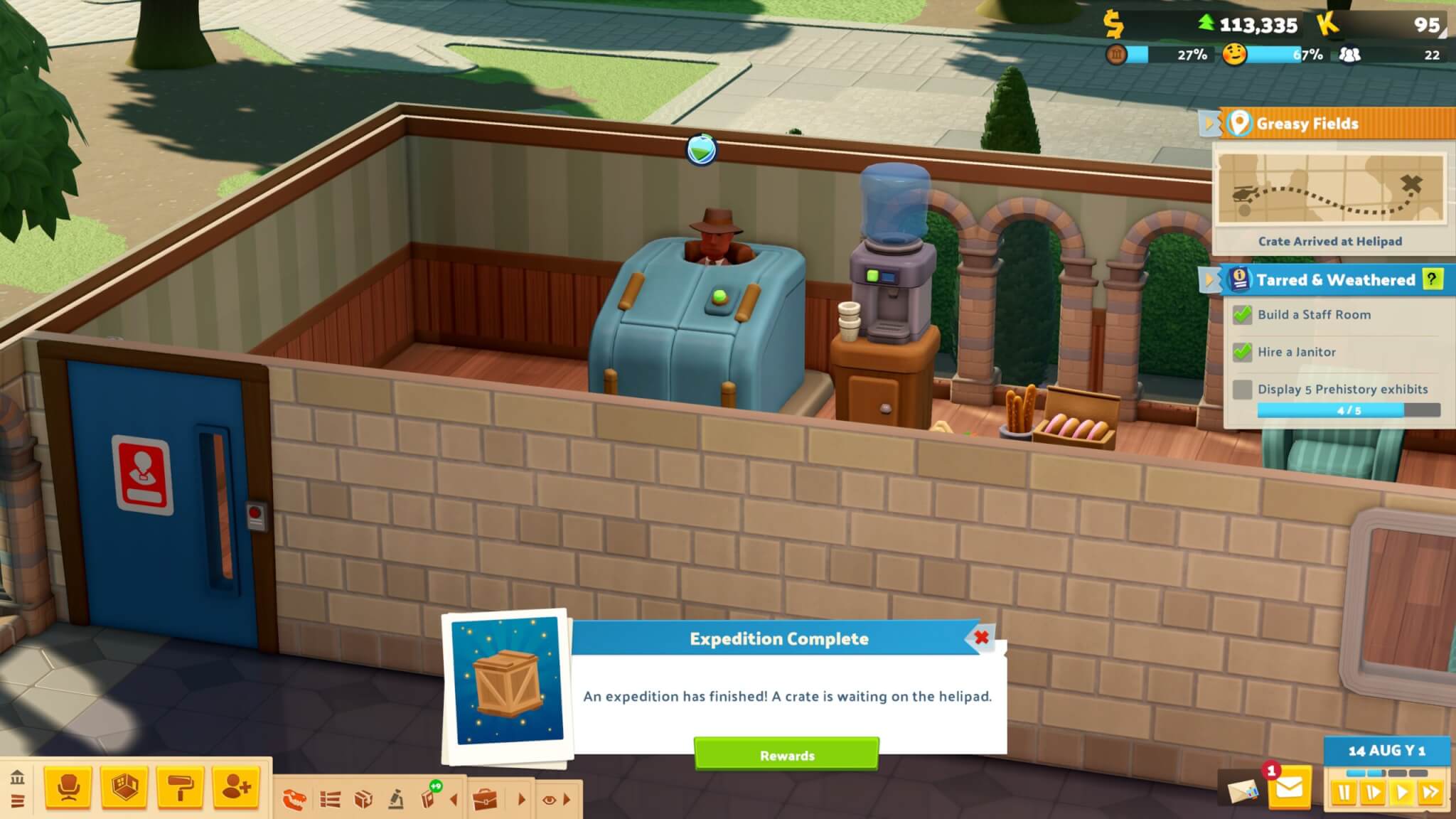
Task: Open the hire staff menu
Action: pos(236,788)
